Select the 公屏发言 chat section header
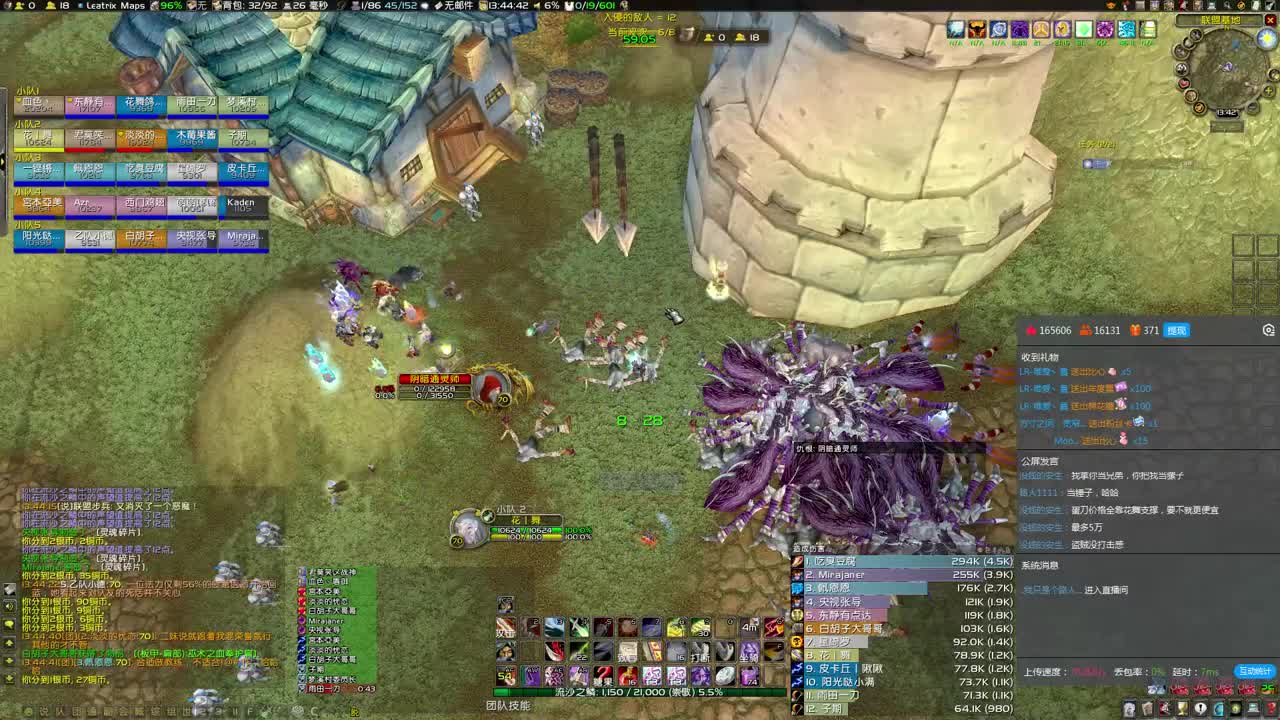Screen dimensions: 1280x720 click(x=1040, y=461)
